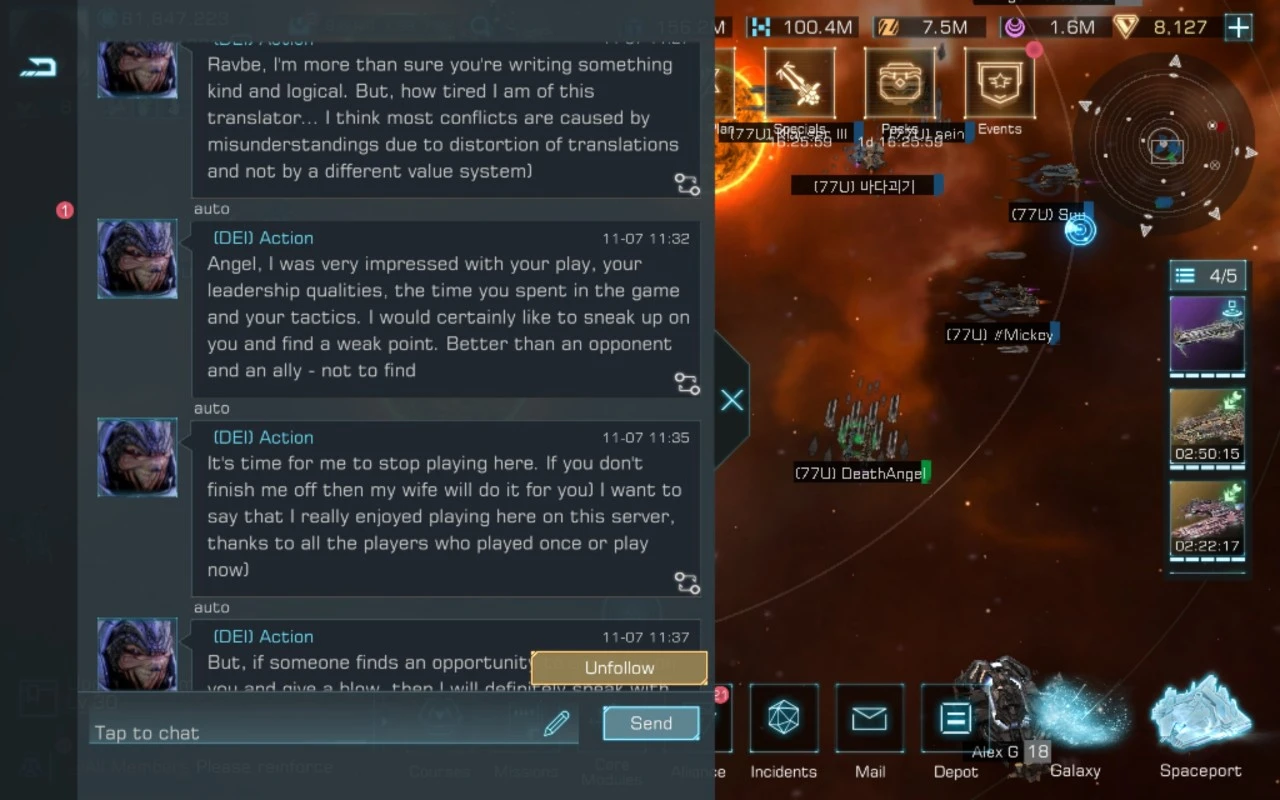Click the translate icon on 11:32 message

686,383
